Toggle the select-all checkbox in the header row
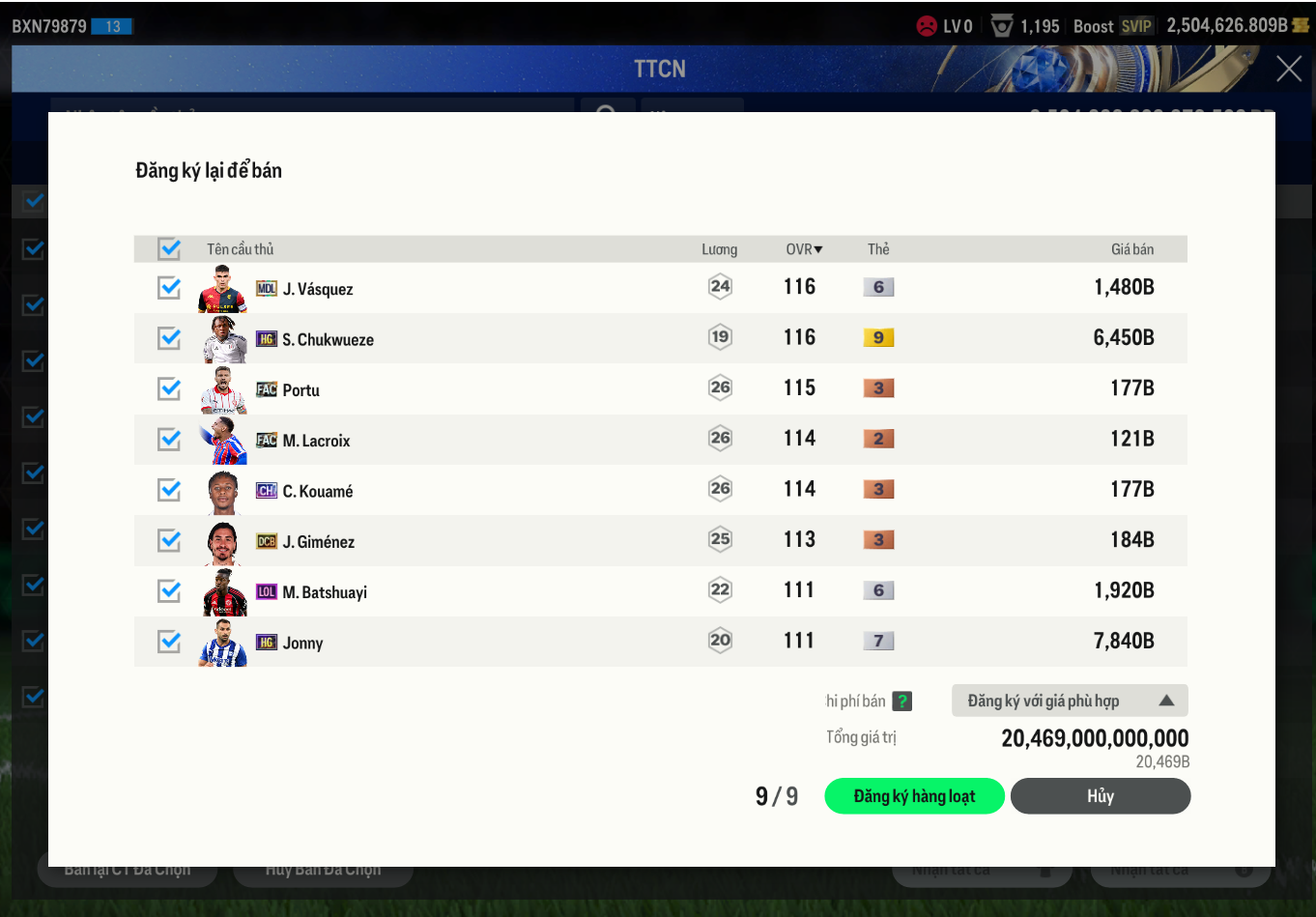 pos(169,249)
